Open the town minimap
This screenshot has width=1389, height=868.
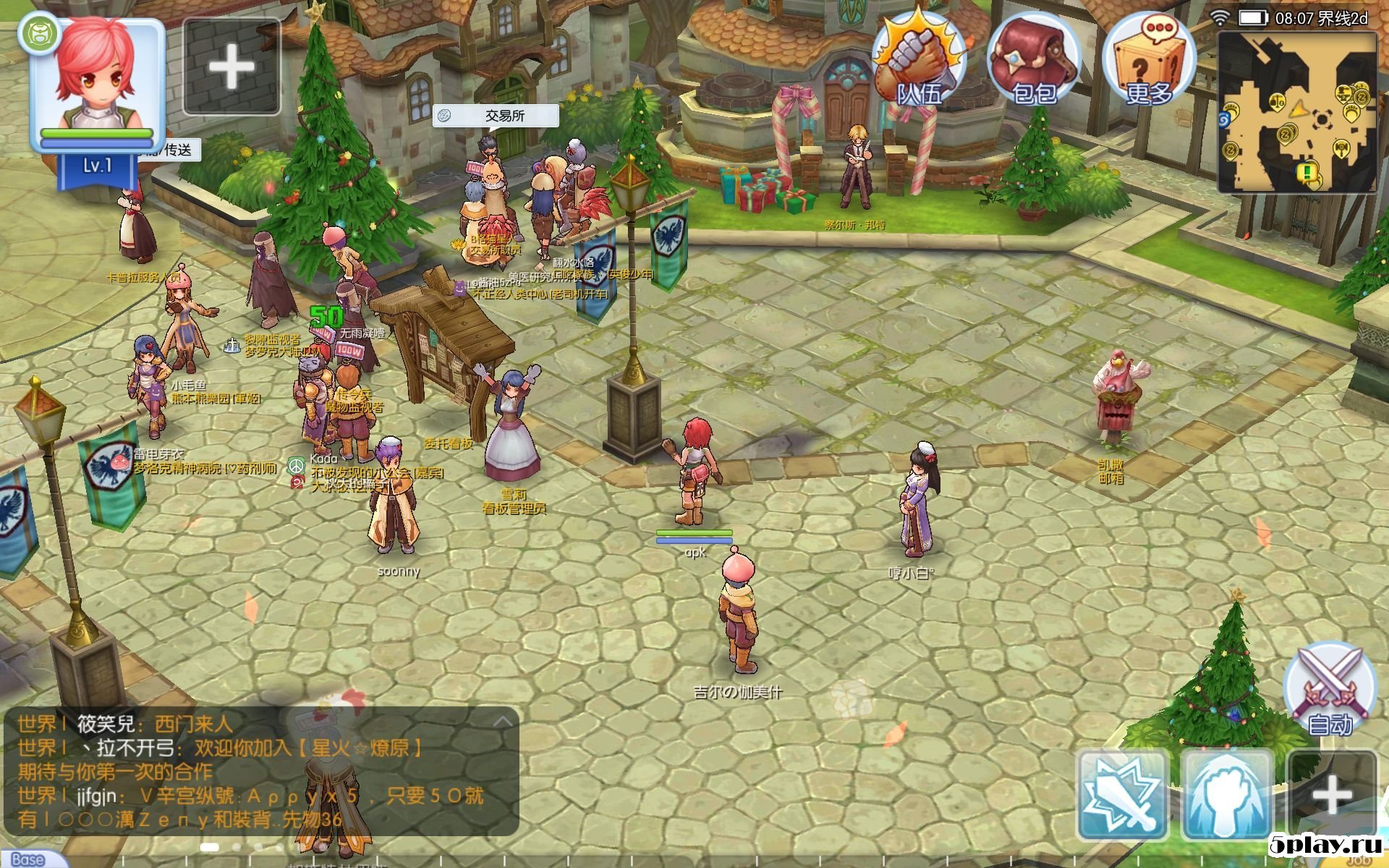pos(1297,112)
